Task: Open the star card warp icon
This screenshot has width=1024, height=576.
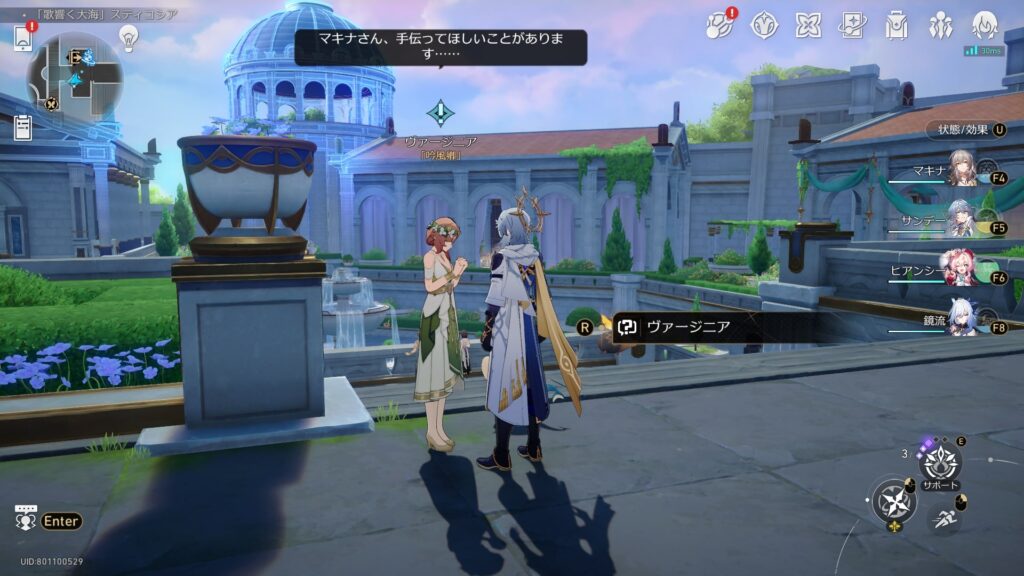Action: tap(852, 25)
